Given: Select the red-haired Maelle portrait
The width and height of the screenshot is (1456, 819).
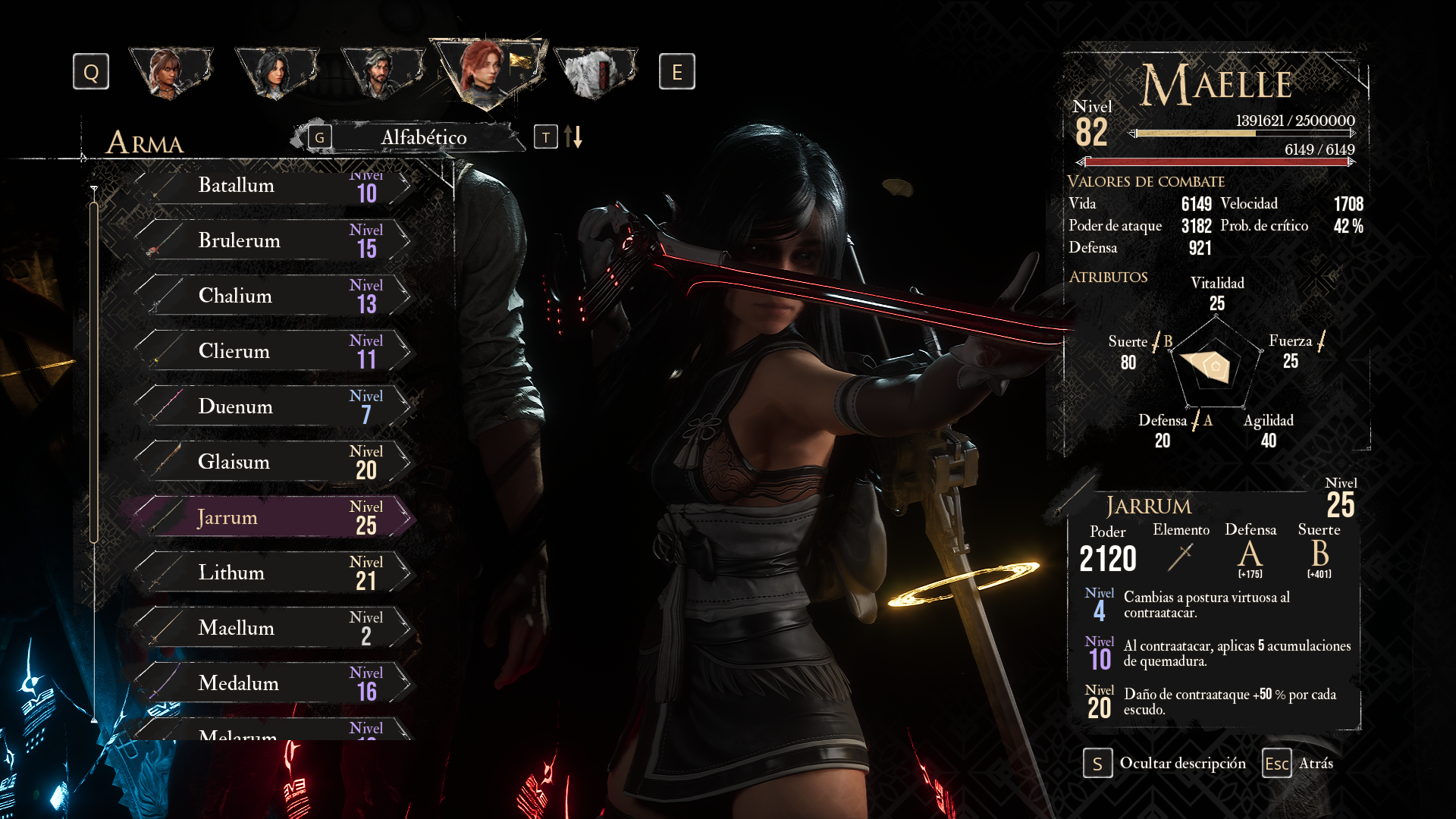Looking at the screenshot, I should [x=488, y=71].
